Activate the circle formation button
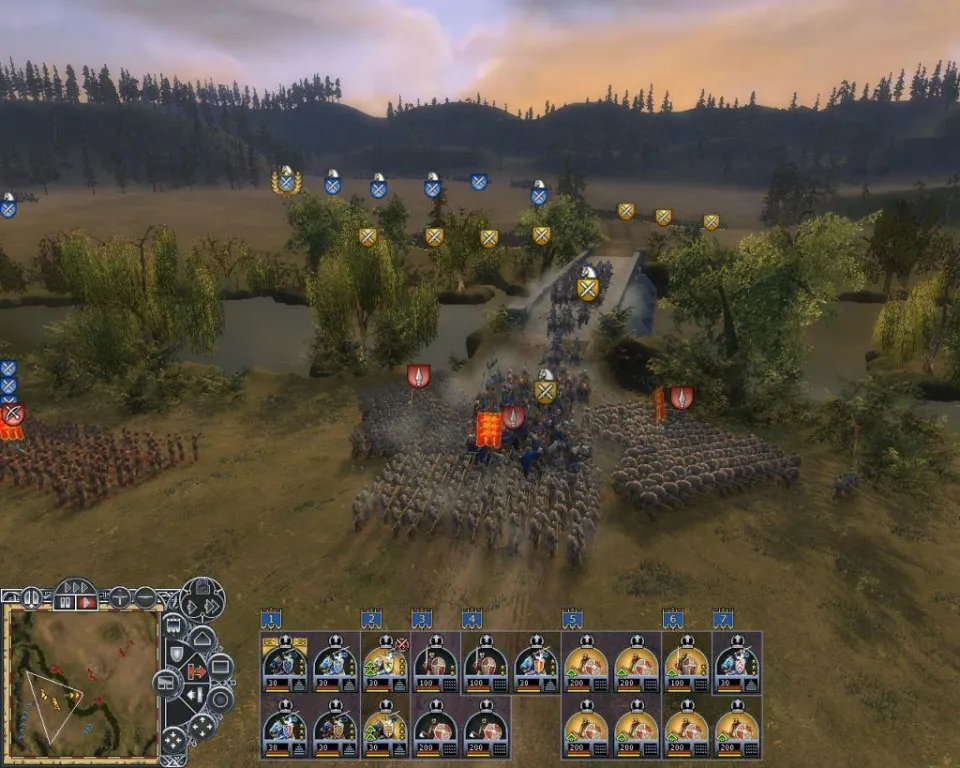 tap(219, 698)
